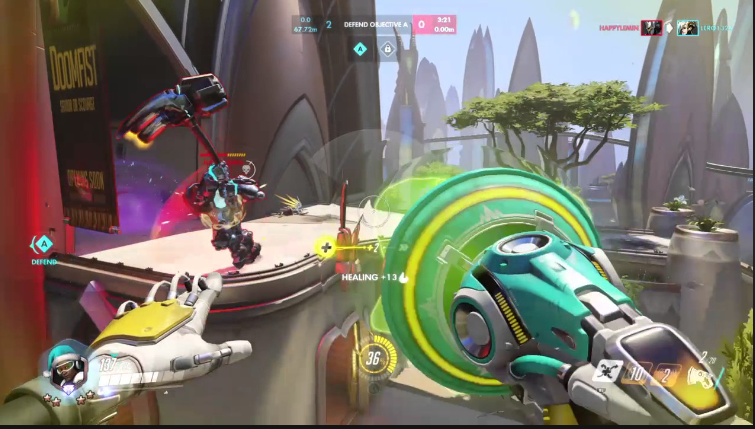Click the Sonic Amplifier weapon icon
The image size is (755, 429).
coord(706,377)
